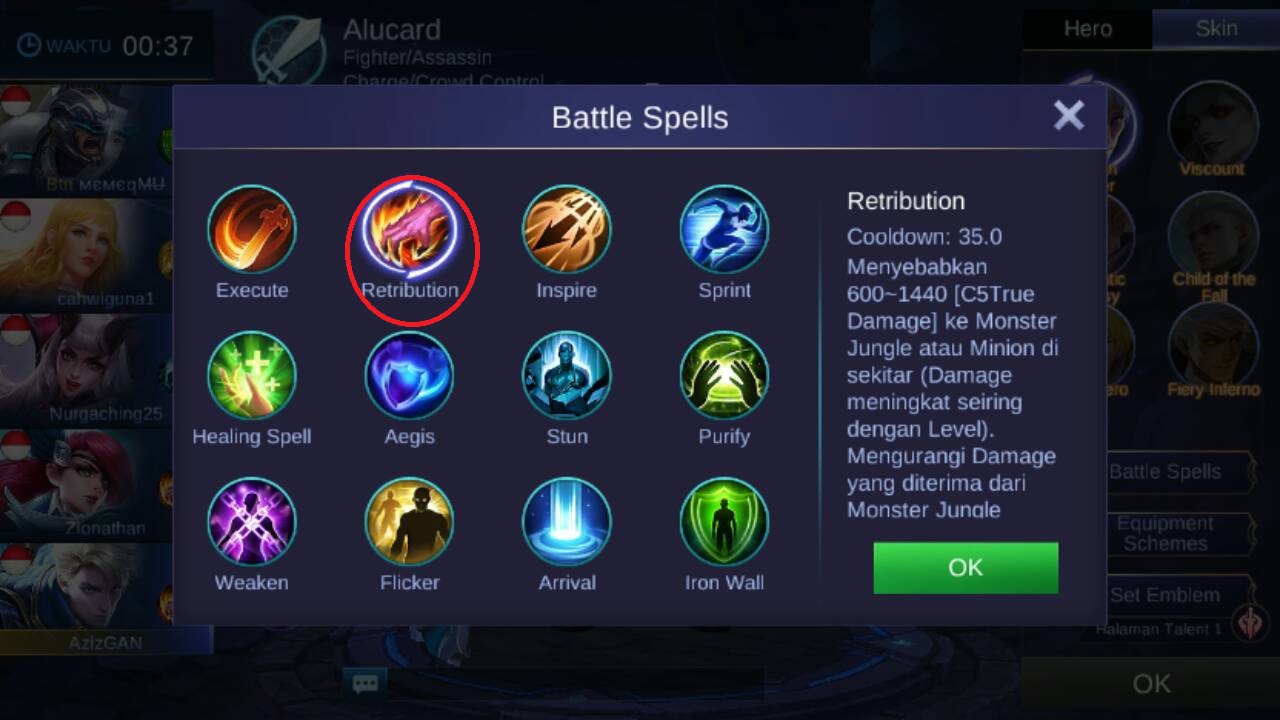Choose the Purify spell icon
Viewport: 1280px width, 720px height.
tap(724, 376)
